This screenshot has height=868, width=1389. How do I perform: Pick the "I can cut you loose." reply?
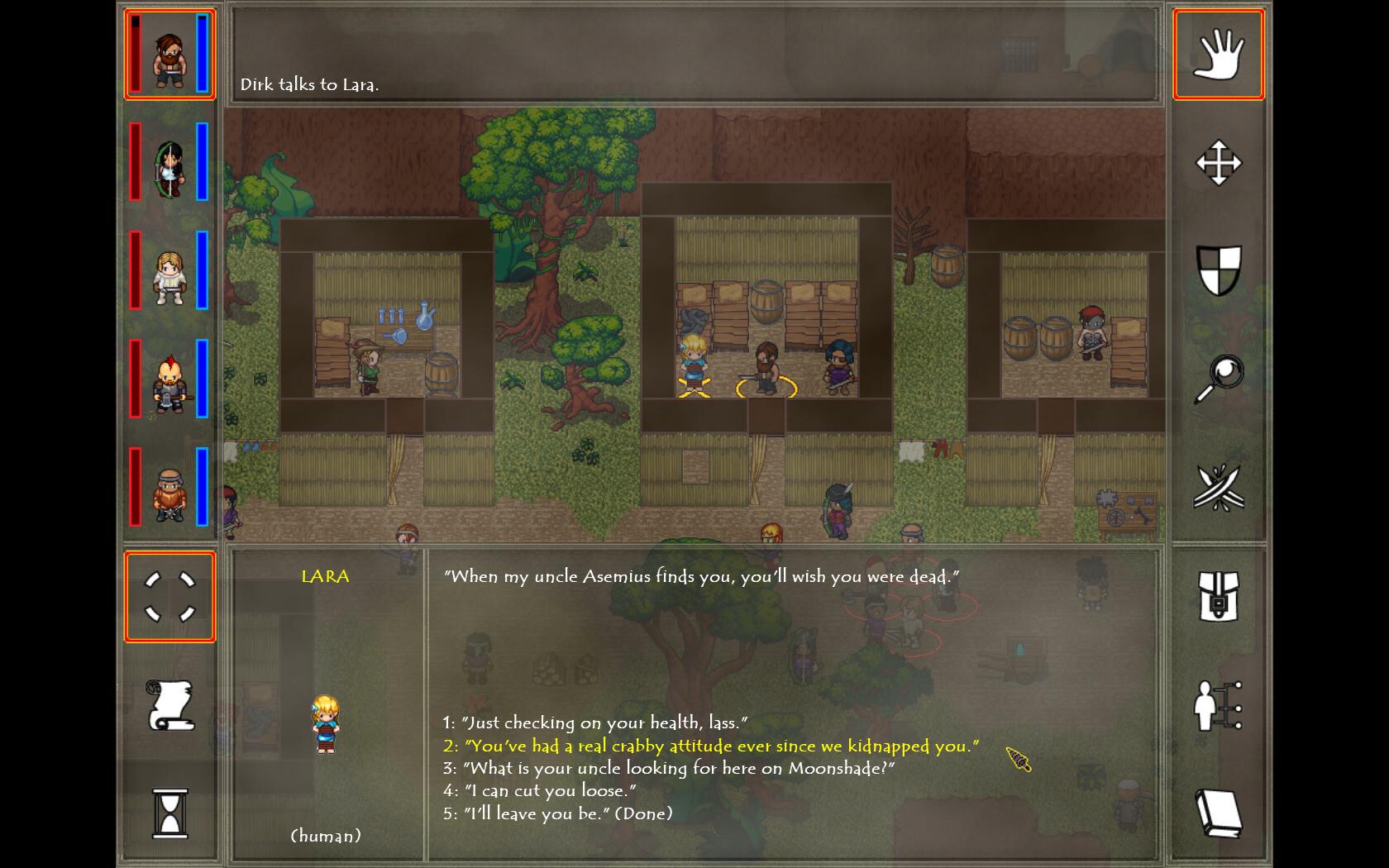[x=539, y=790]
